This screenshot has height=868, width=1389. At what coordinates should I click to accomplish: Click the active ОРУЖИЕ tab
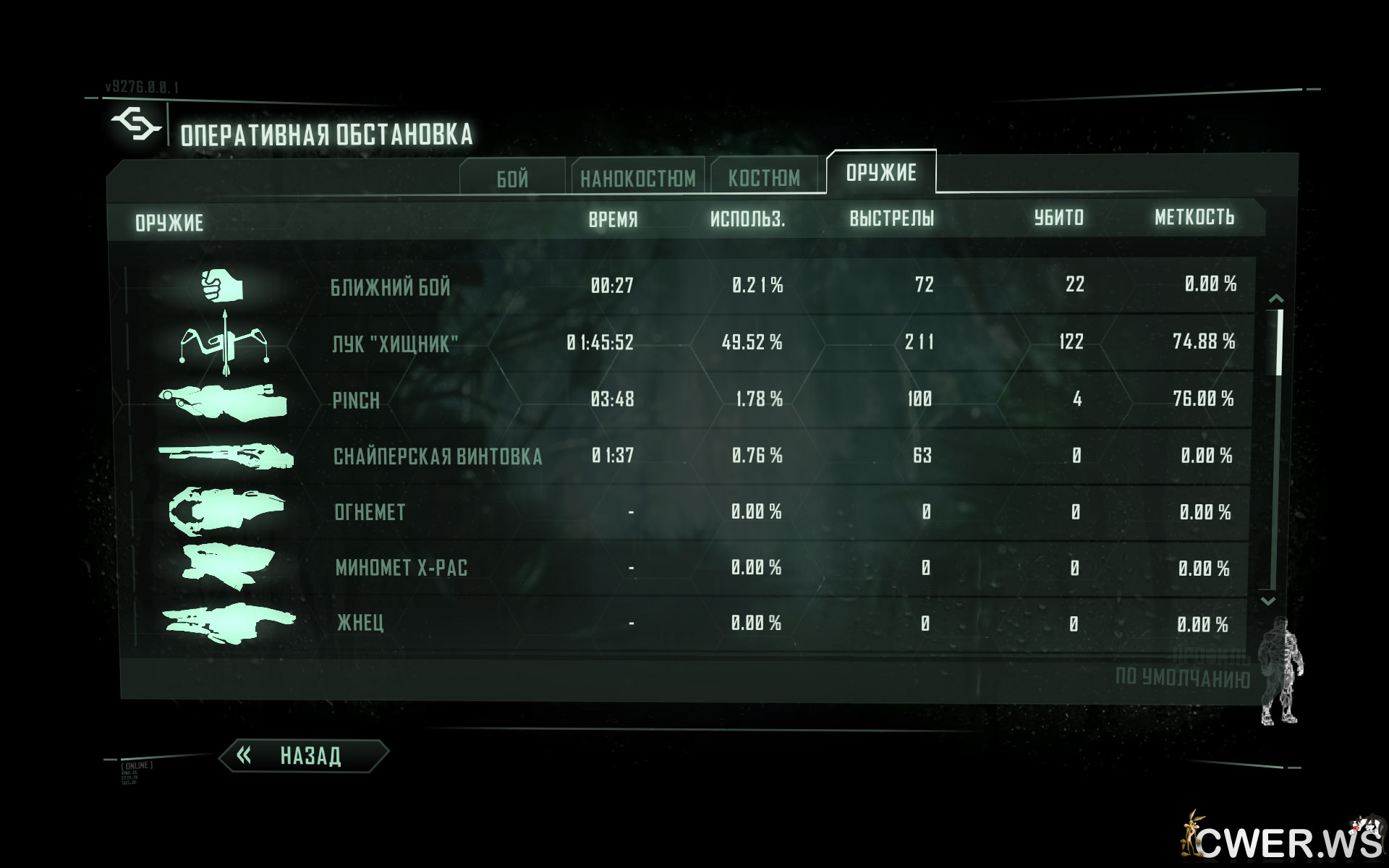(880, 172)
